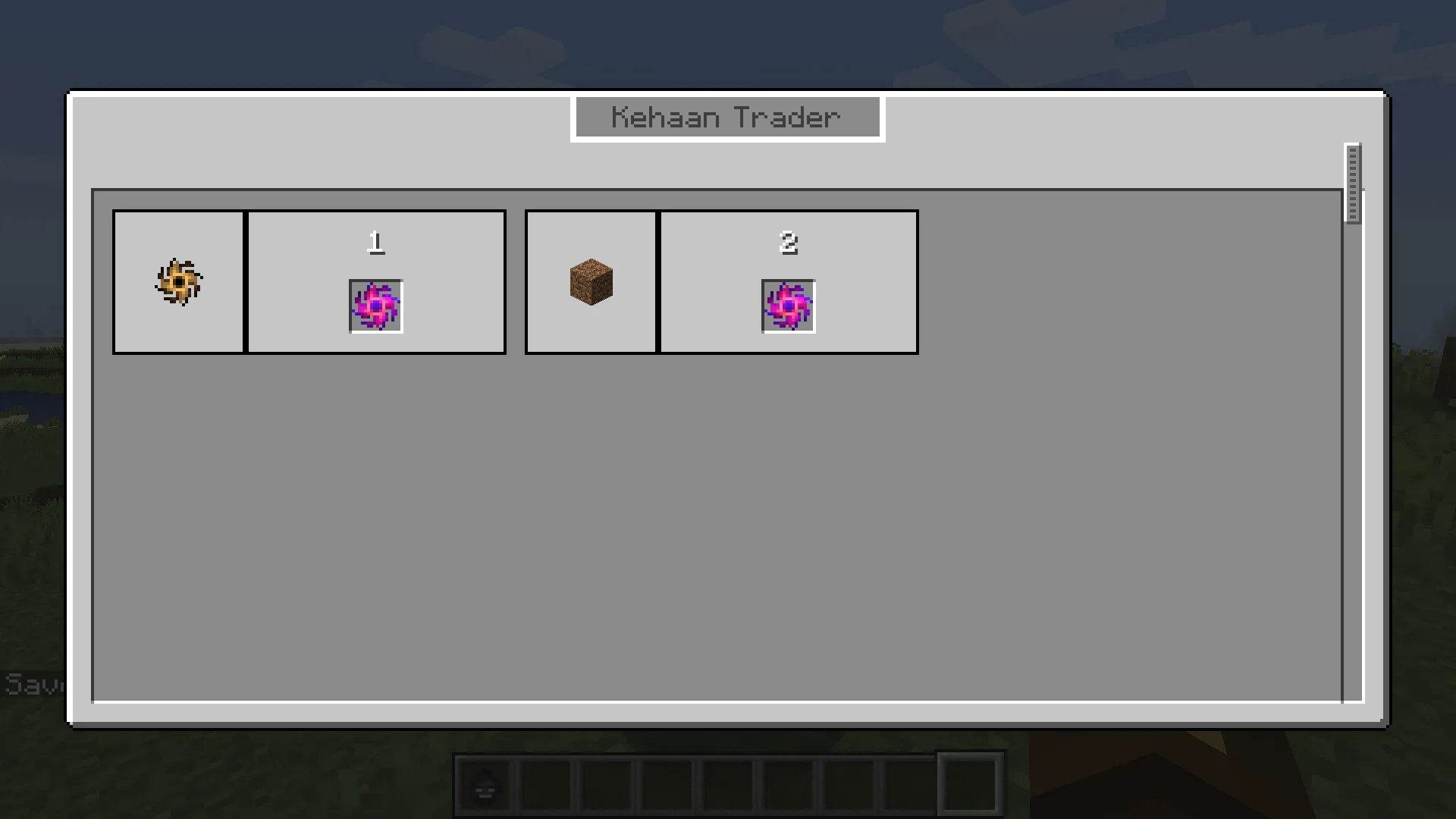Select the gold vortex ingredient in trade 1
This screenshot has width=1456, height=819.
coord(179,281)
